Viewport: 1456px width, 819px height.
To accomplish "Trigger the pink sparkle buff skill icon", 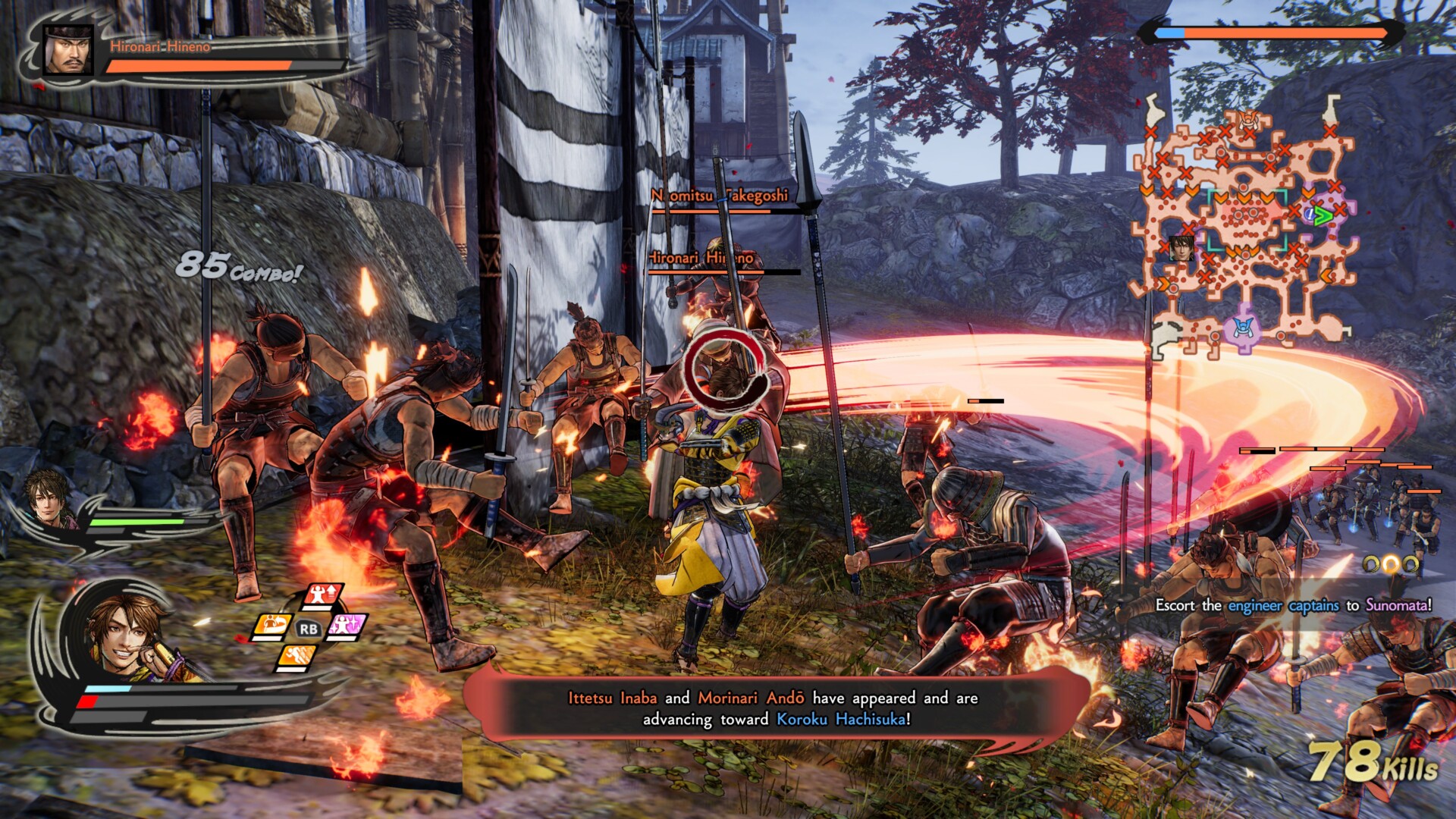I will coord(347,626).
